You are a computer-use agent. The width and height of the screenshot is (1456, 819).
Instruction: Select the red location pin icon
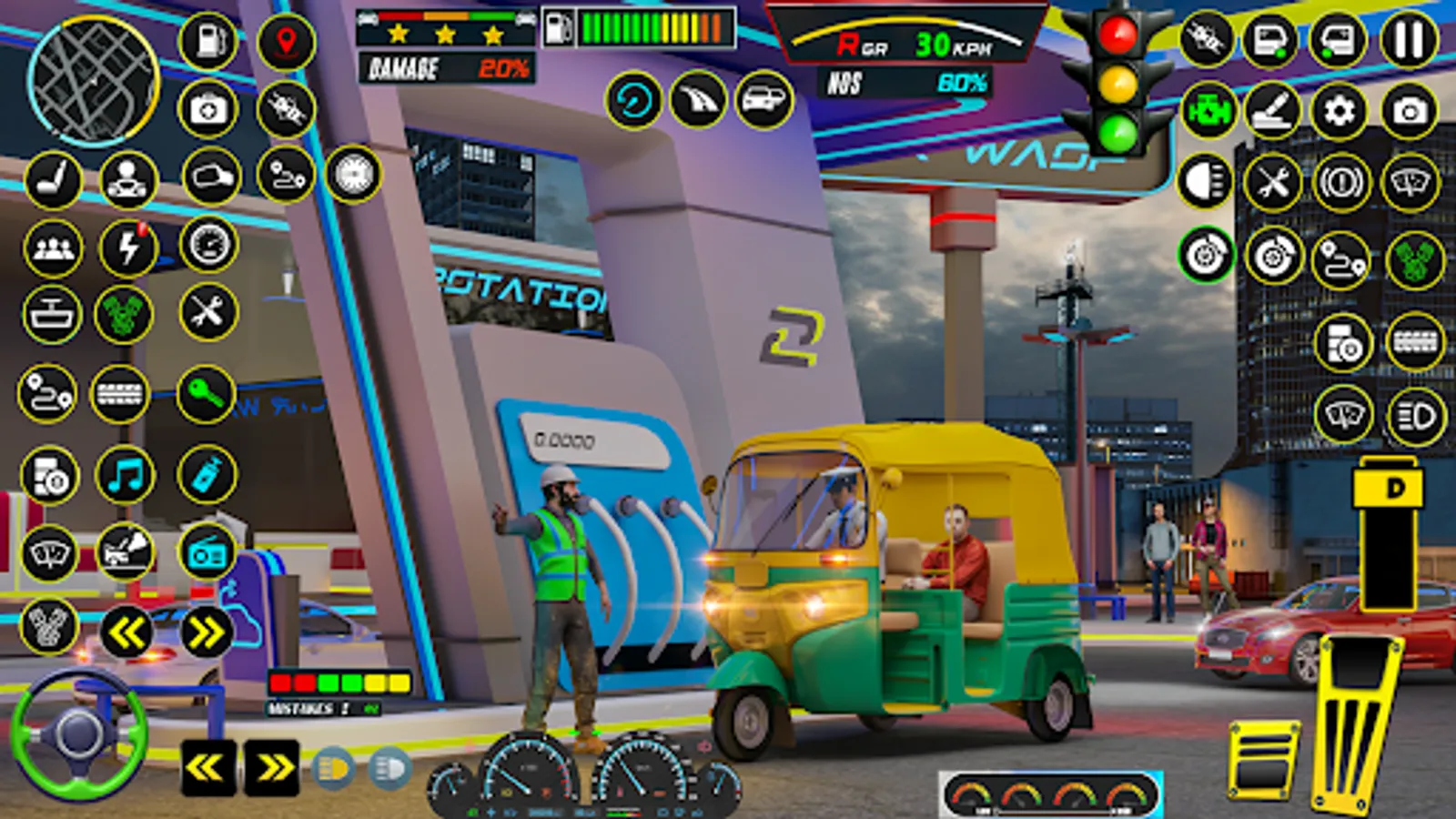pyautogui.click(x=286, y=42)
